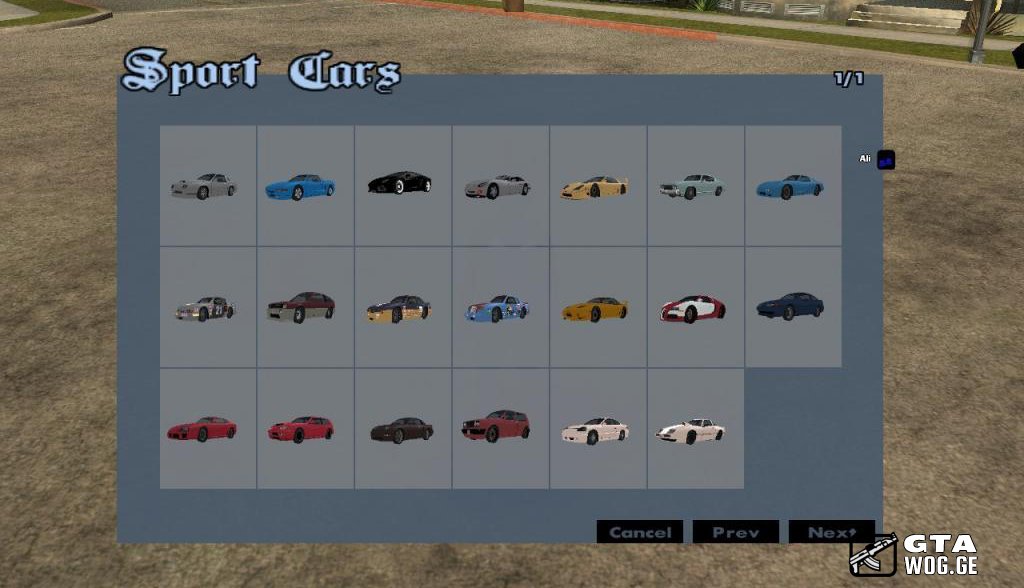Image resolution: width=1024 pixels, height=588 pixels.
Task: Choose the maroon and grey hatchback
Action: [303, 308]
